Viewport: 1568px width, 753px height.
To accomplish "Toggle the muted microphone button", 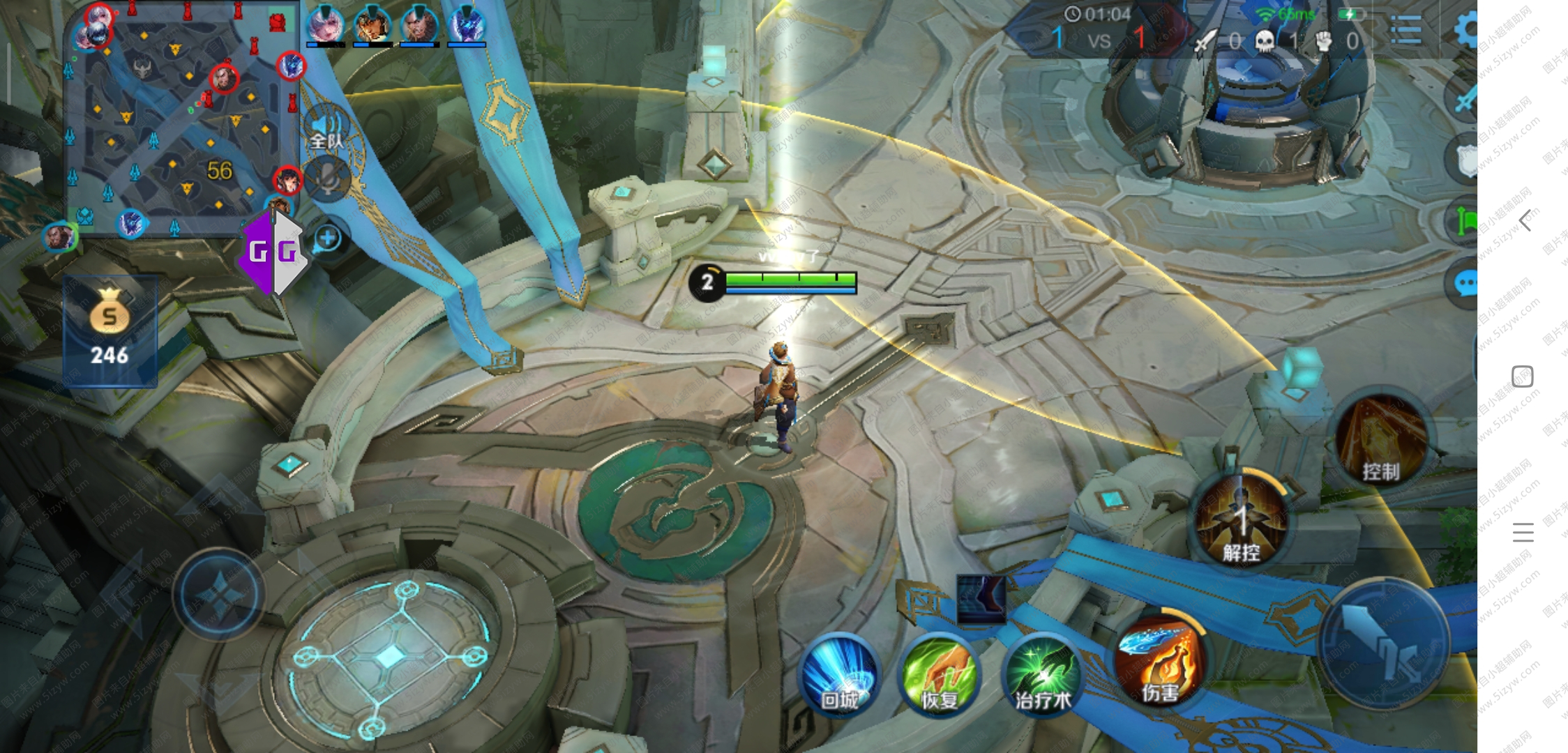I will click(x=328, y=179).
